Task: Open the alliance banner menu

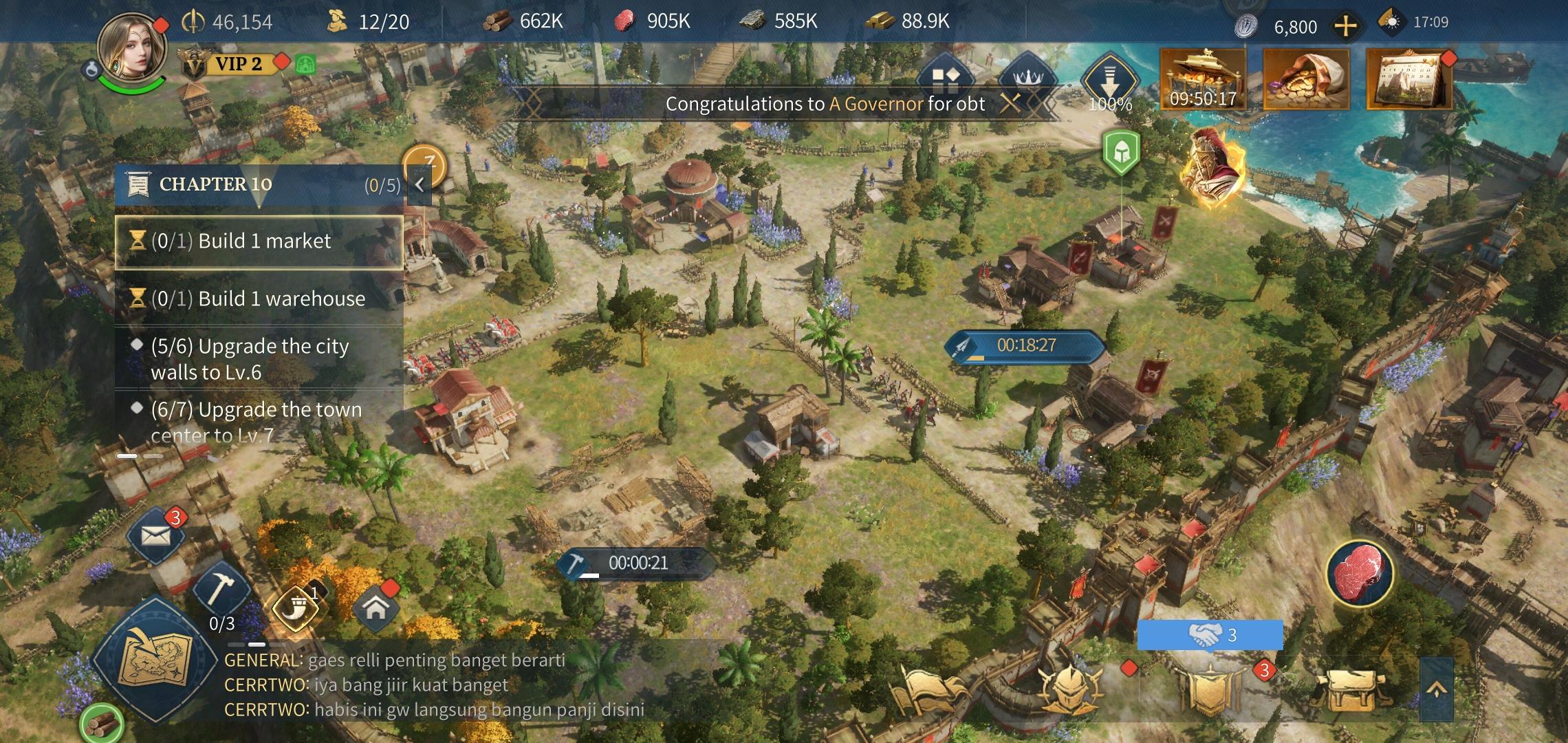Action: coord(1208,688)
